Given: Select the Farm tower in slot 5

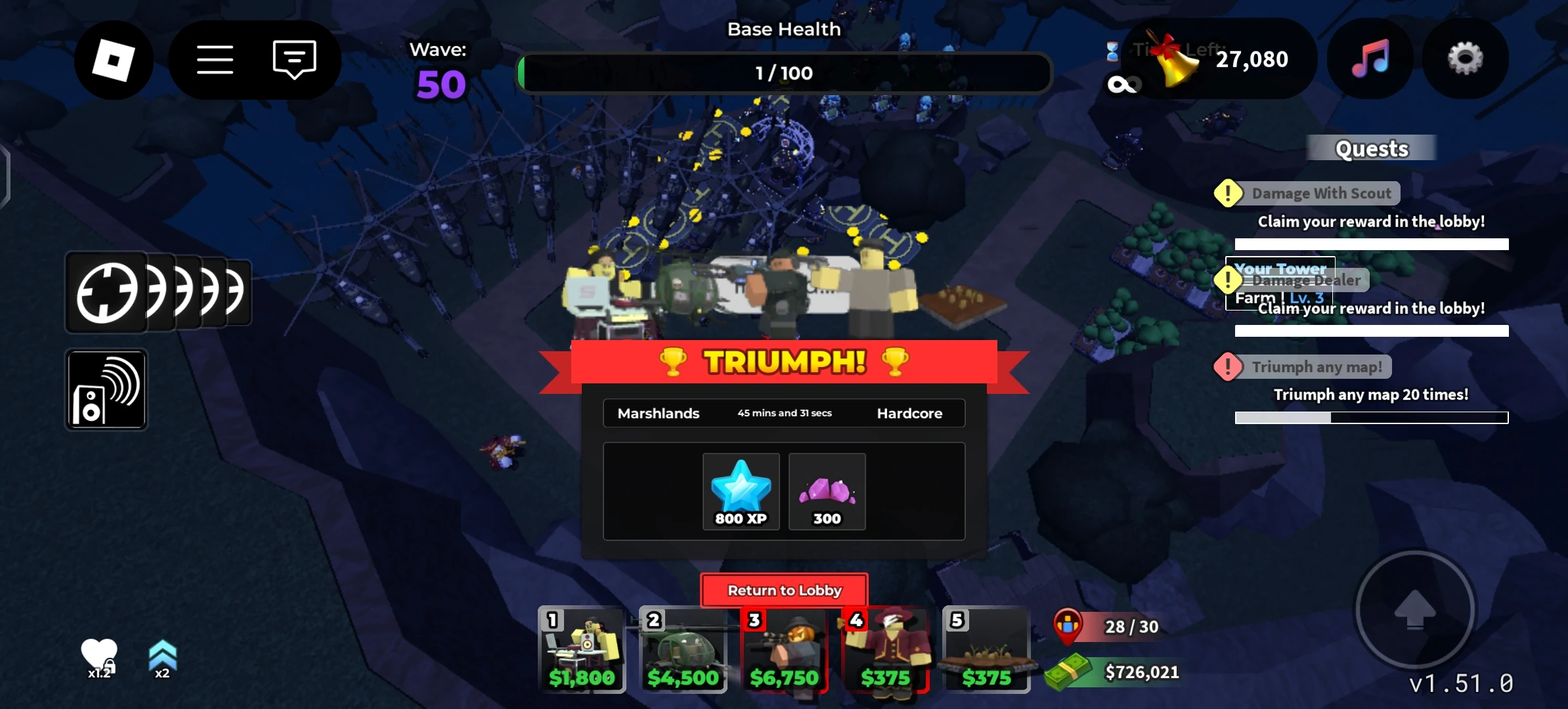Looking at the screenshot, I should pos(988,650).
